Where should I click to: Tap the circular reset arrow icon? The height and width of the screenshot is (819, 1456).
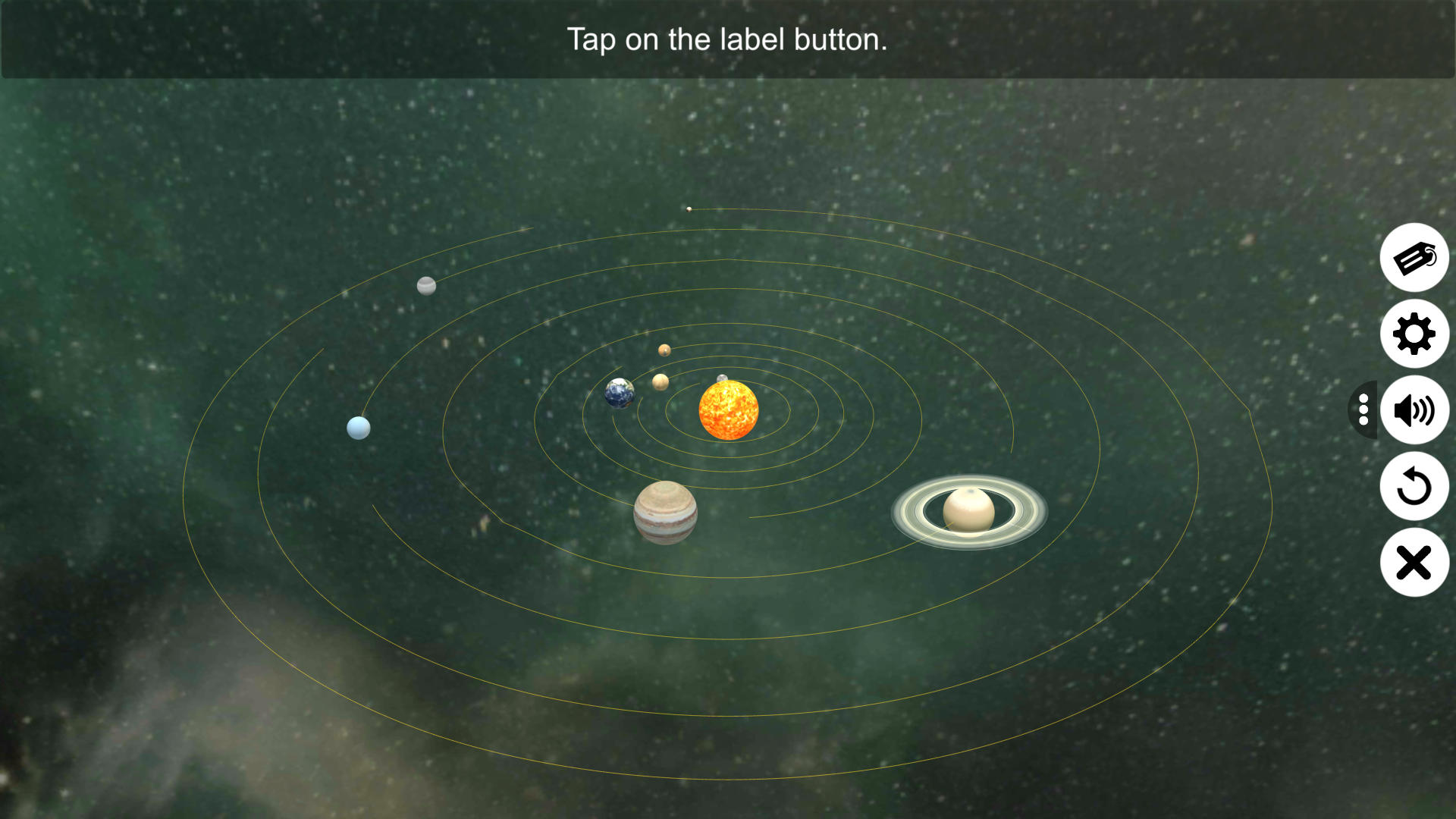click(1414, 486)
